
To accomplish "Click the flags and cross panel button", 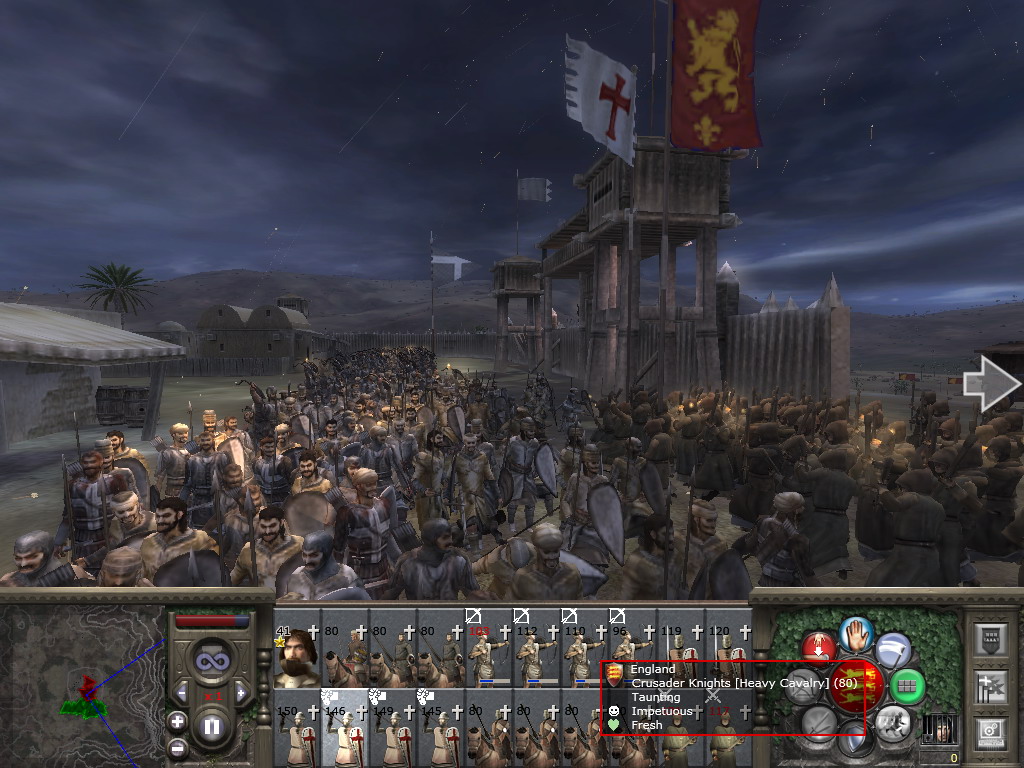I will [991, 687].
